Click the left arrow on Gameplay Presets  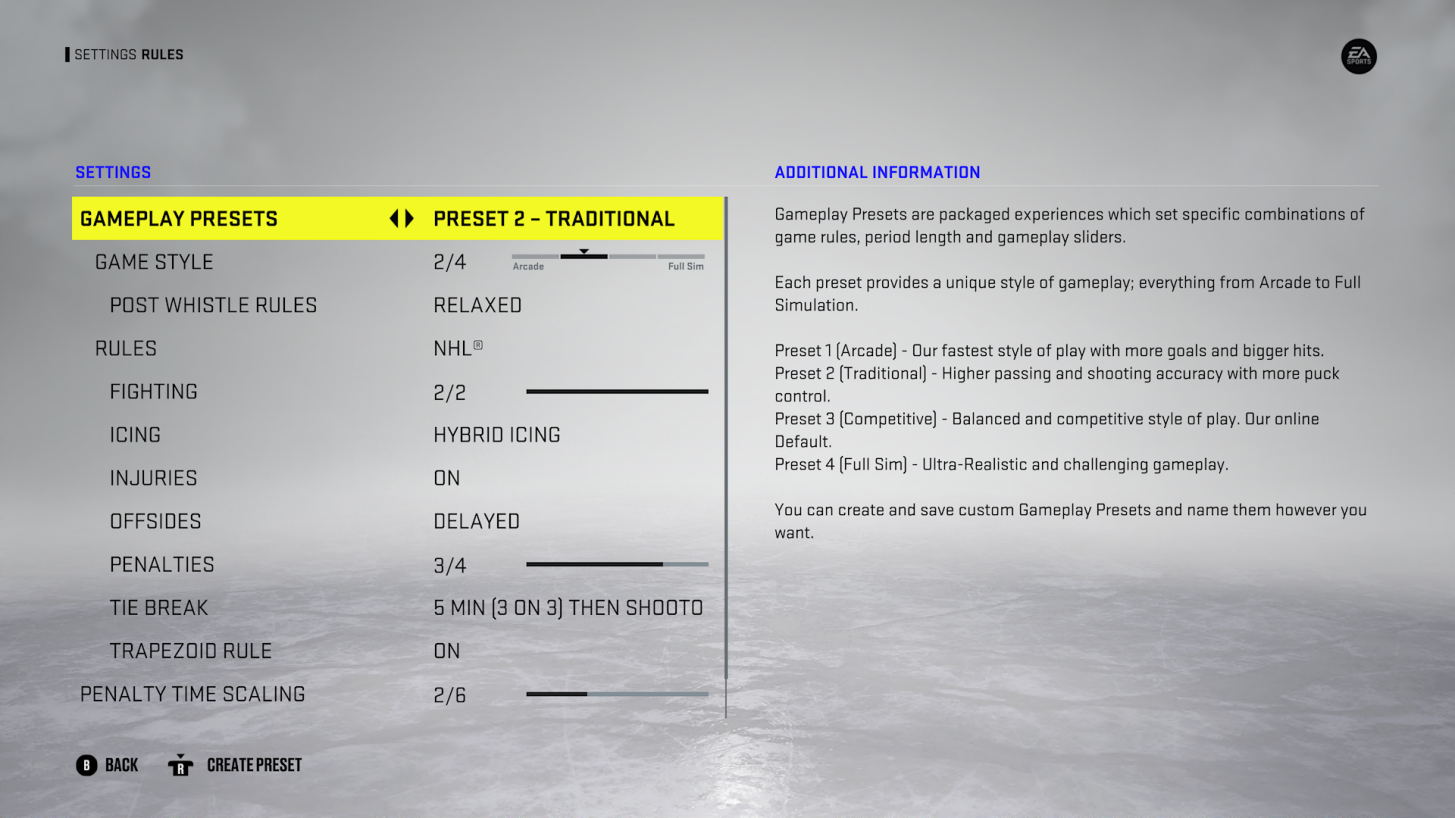point(394,218)
